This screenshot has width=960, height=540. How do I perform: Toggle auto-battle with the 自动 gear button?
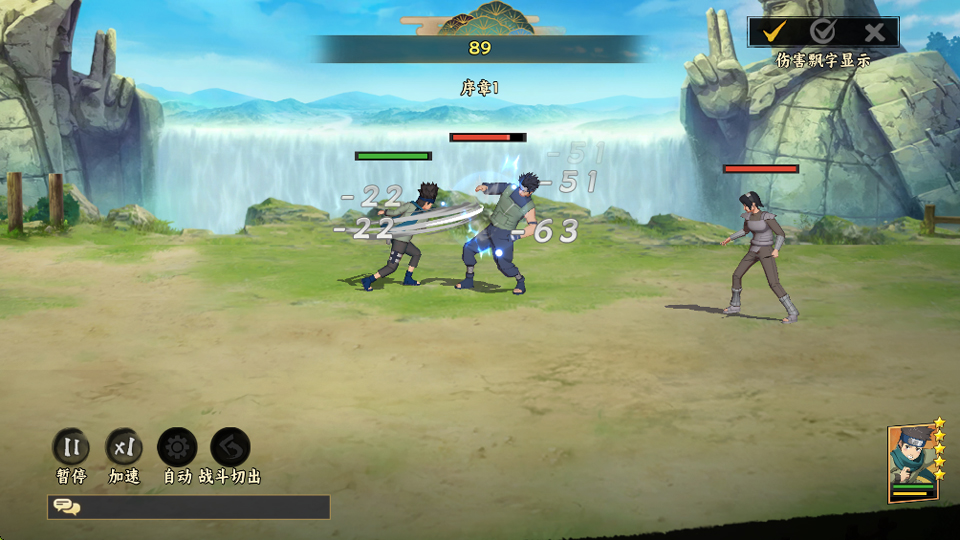point(177,448)
